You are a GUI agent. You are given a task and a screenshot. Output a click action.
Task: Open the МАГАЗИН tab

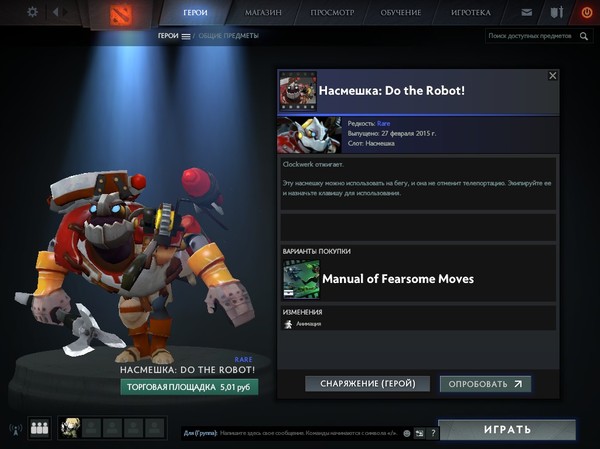pos(263,13)
